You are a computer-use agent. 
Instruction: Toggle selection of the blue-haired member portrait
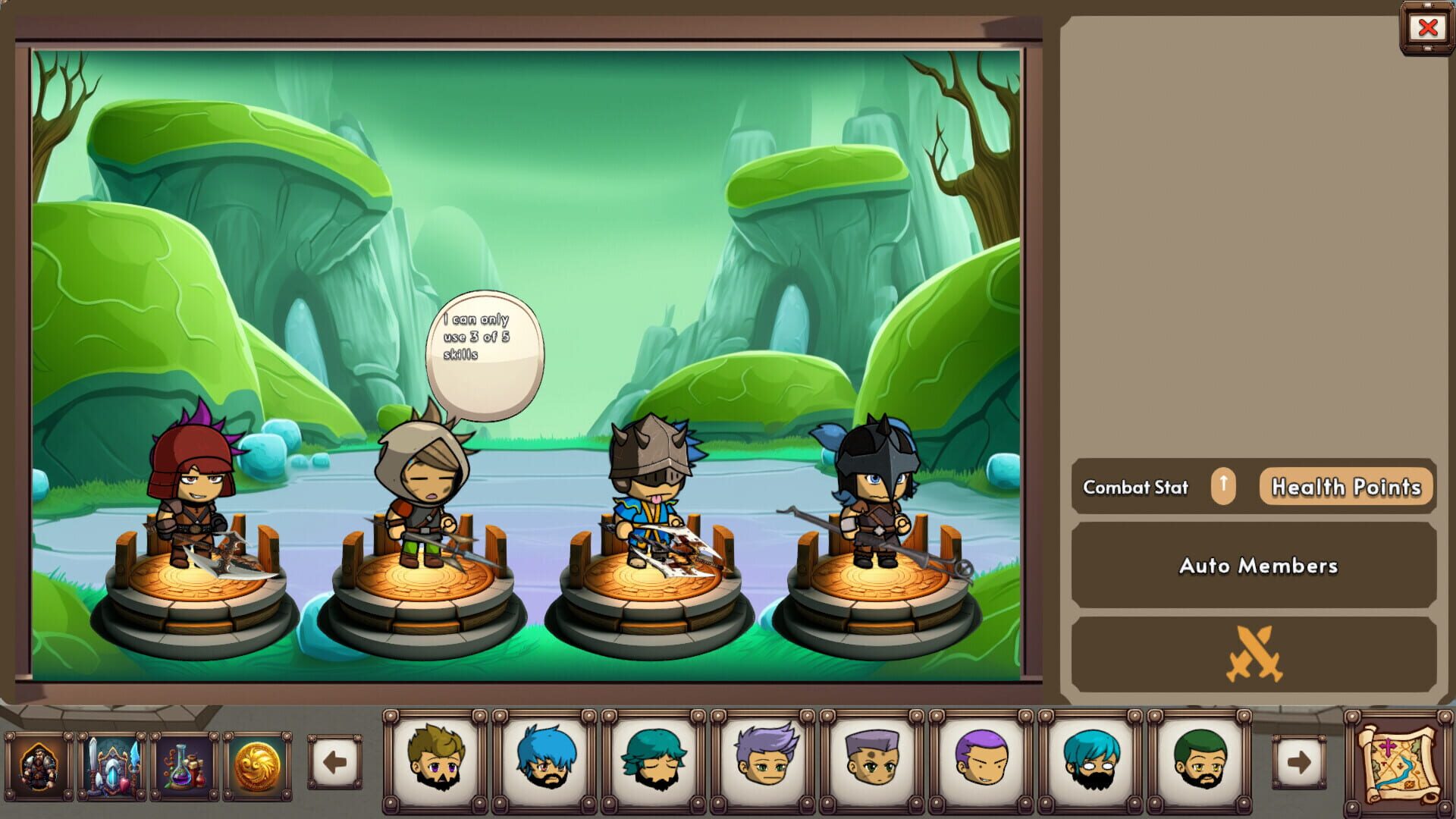tap(547, 762)
